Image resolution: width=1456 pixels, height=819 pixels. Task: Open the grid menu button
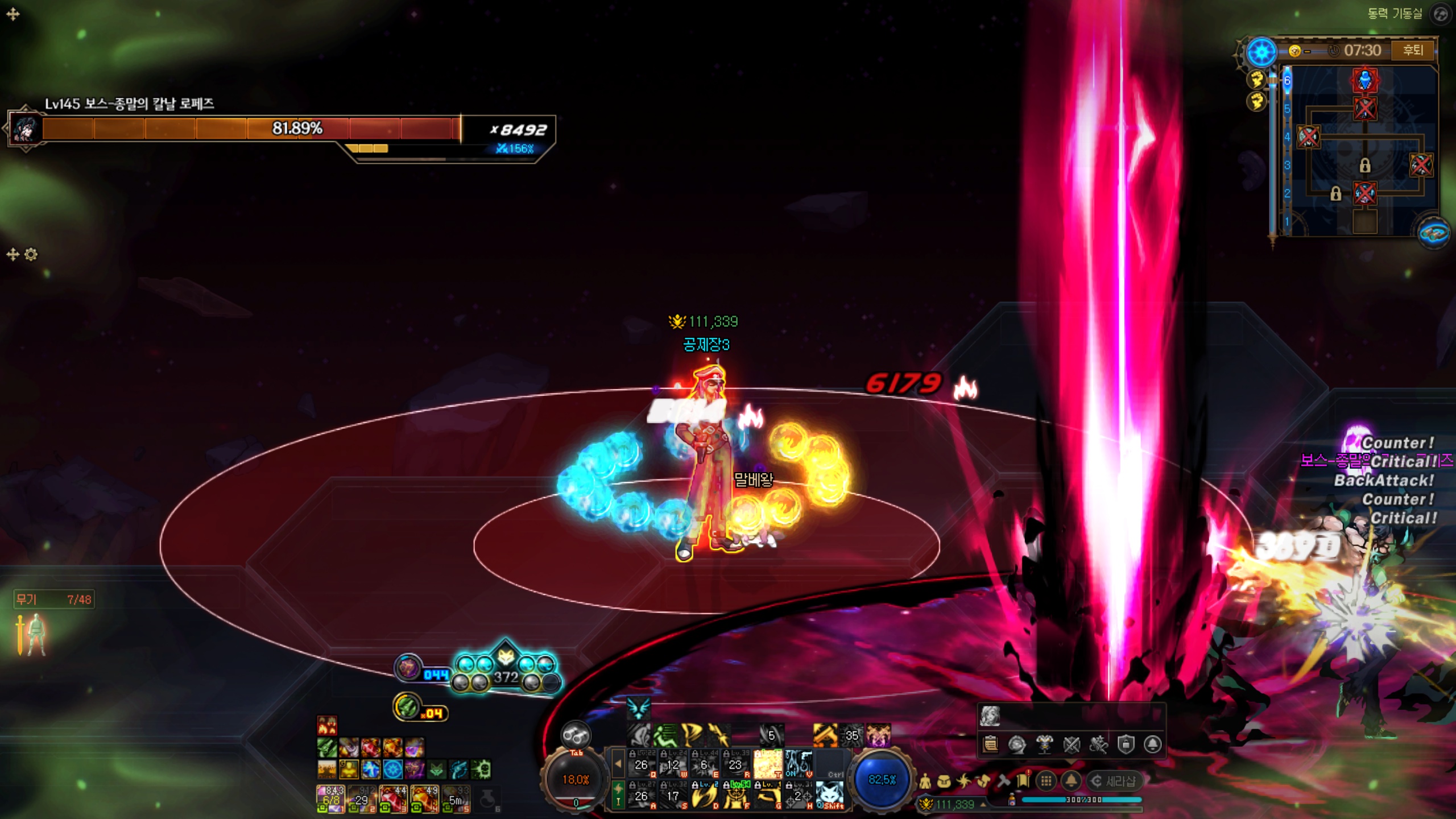coord(1046,781)
